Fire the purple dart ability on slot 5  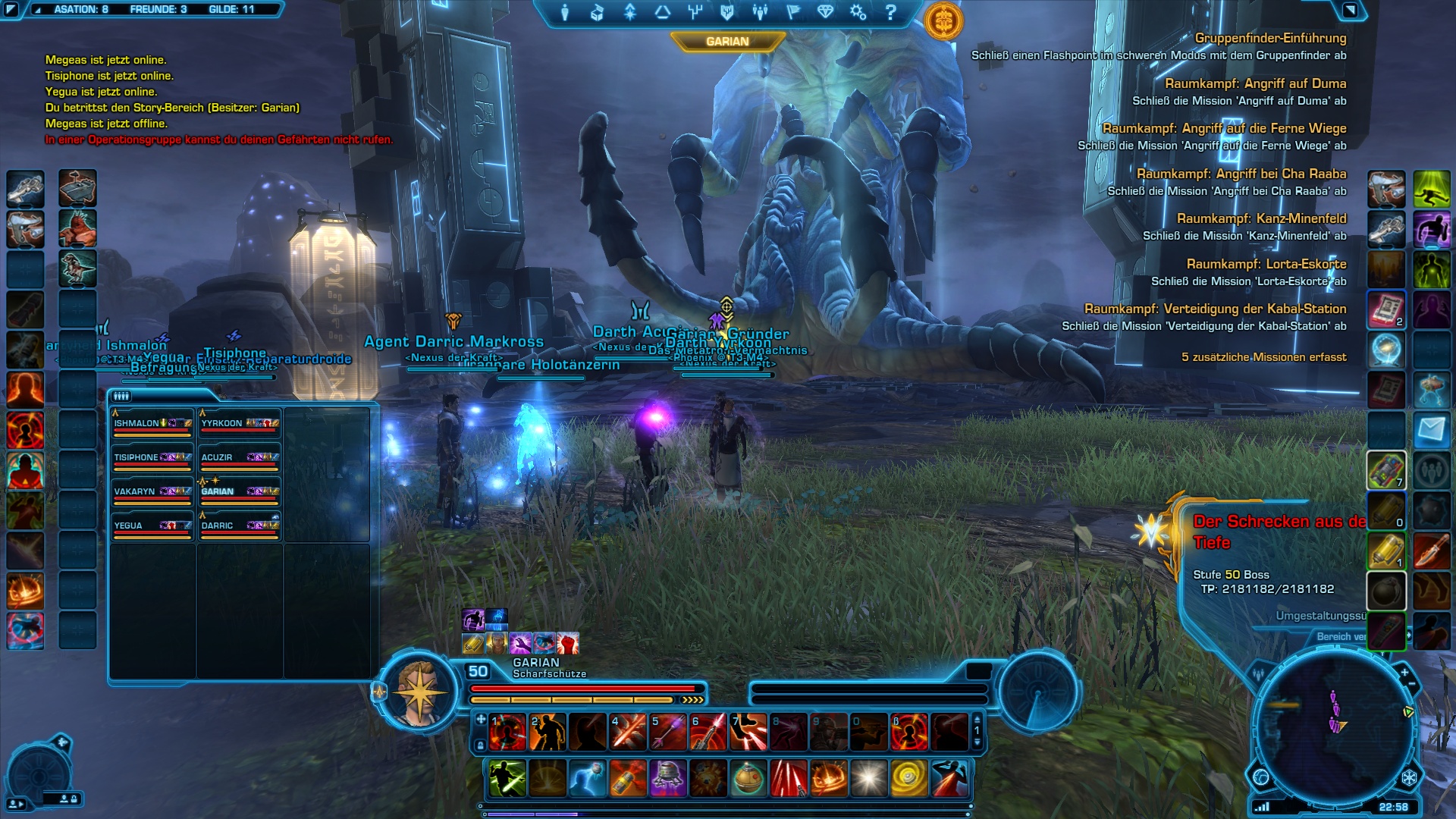(x=668, y=733)
